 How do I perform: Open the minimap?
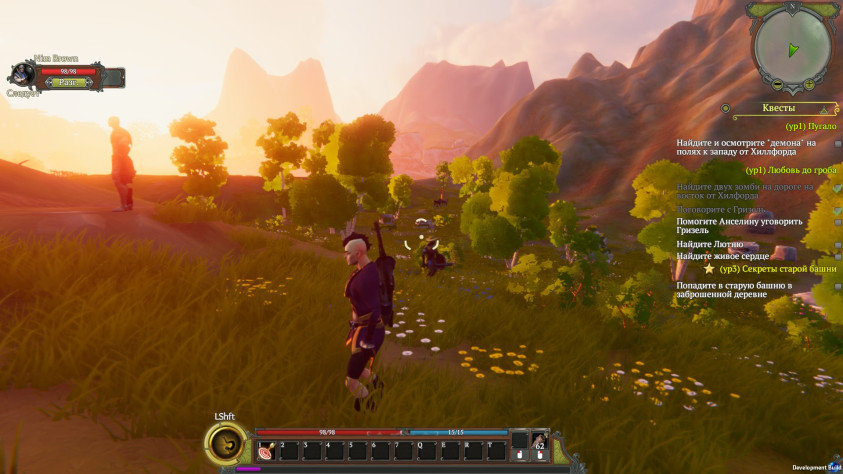(x=793, y=50)
